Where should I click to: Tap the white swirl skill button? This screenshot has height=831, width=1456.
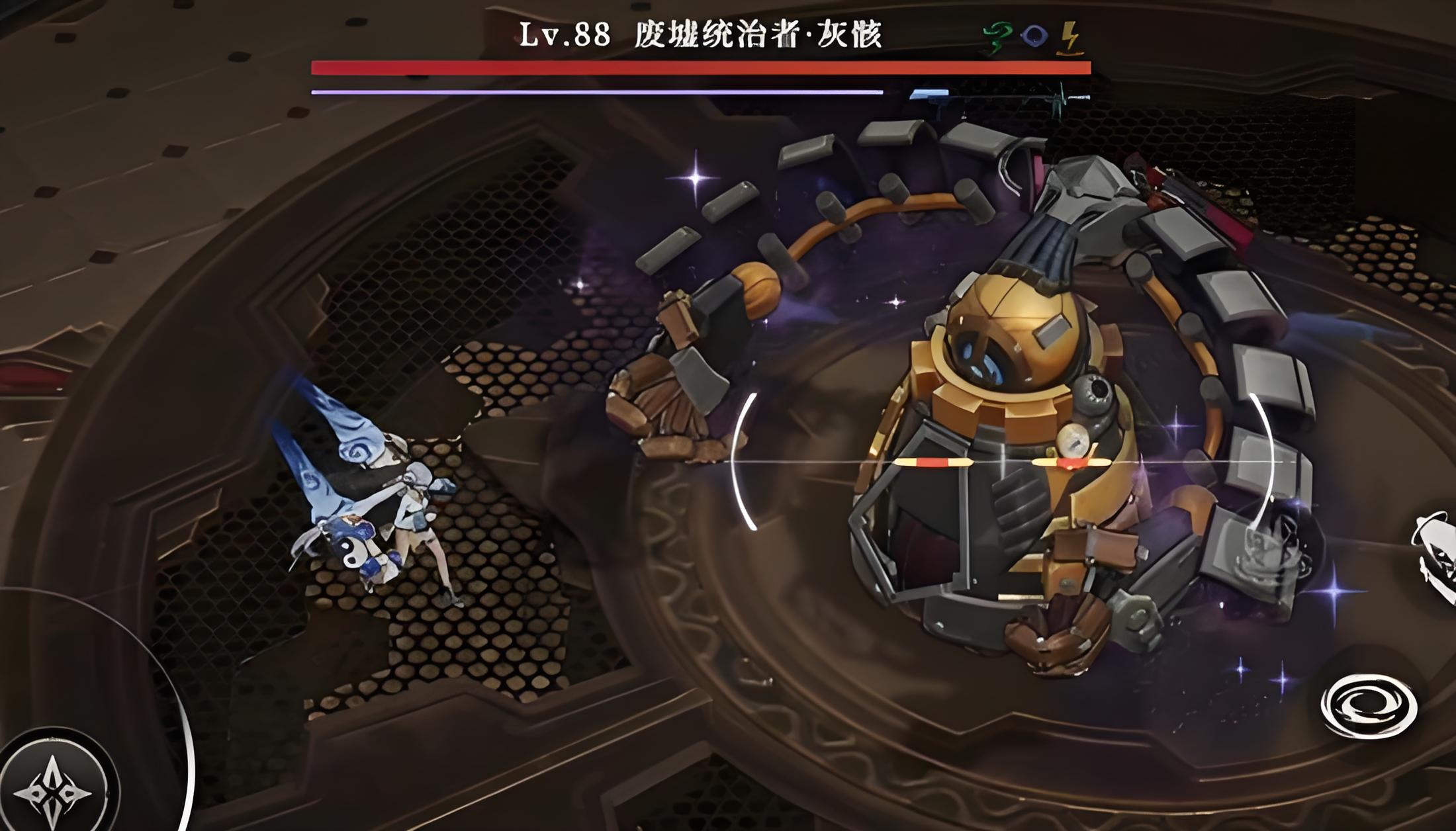[1368, 706]
